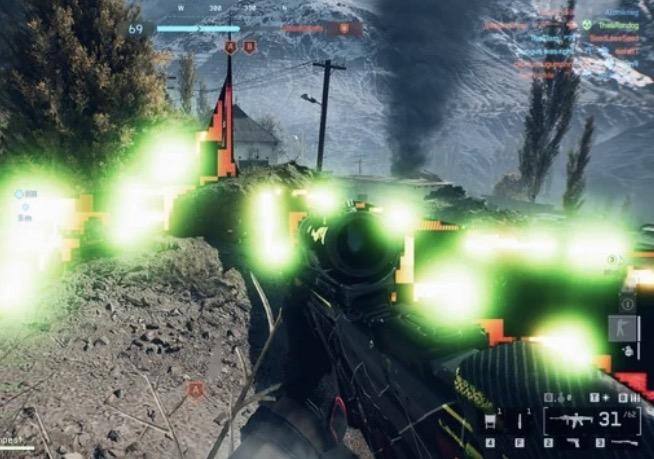
Task: Click the soldier stance indicator icon
Action: pos(622,327)
